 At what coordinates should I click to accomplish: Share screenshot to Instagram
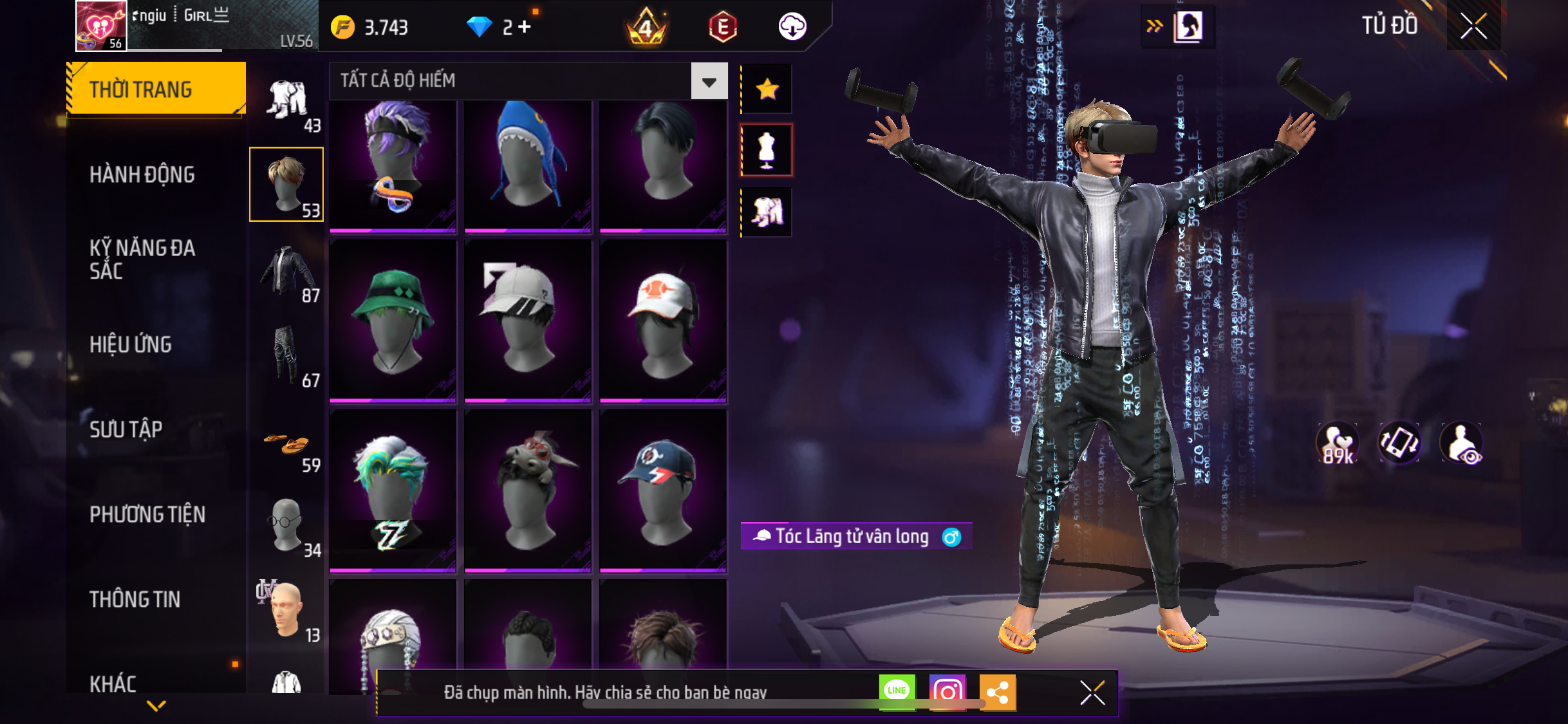click(x=947, y=692)
